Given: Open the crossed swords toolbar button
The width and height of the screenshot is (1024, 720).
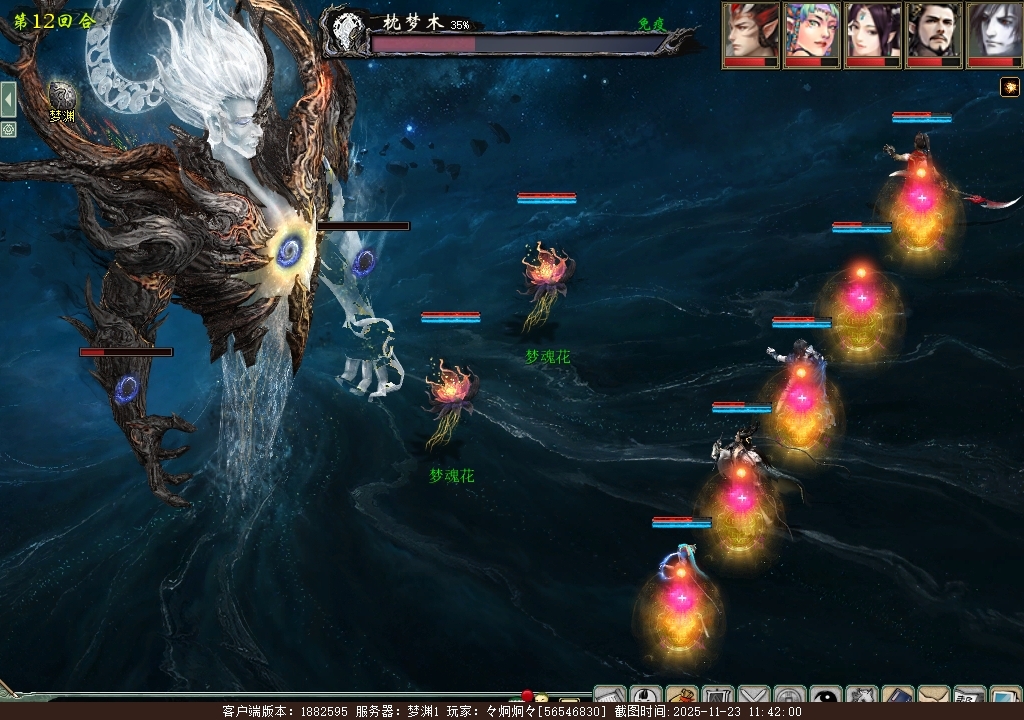Looking at the screenshot, I should tap(754, 699).
